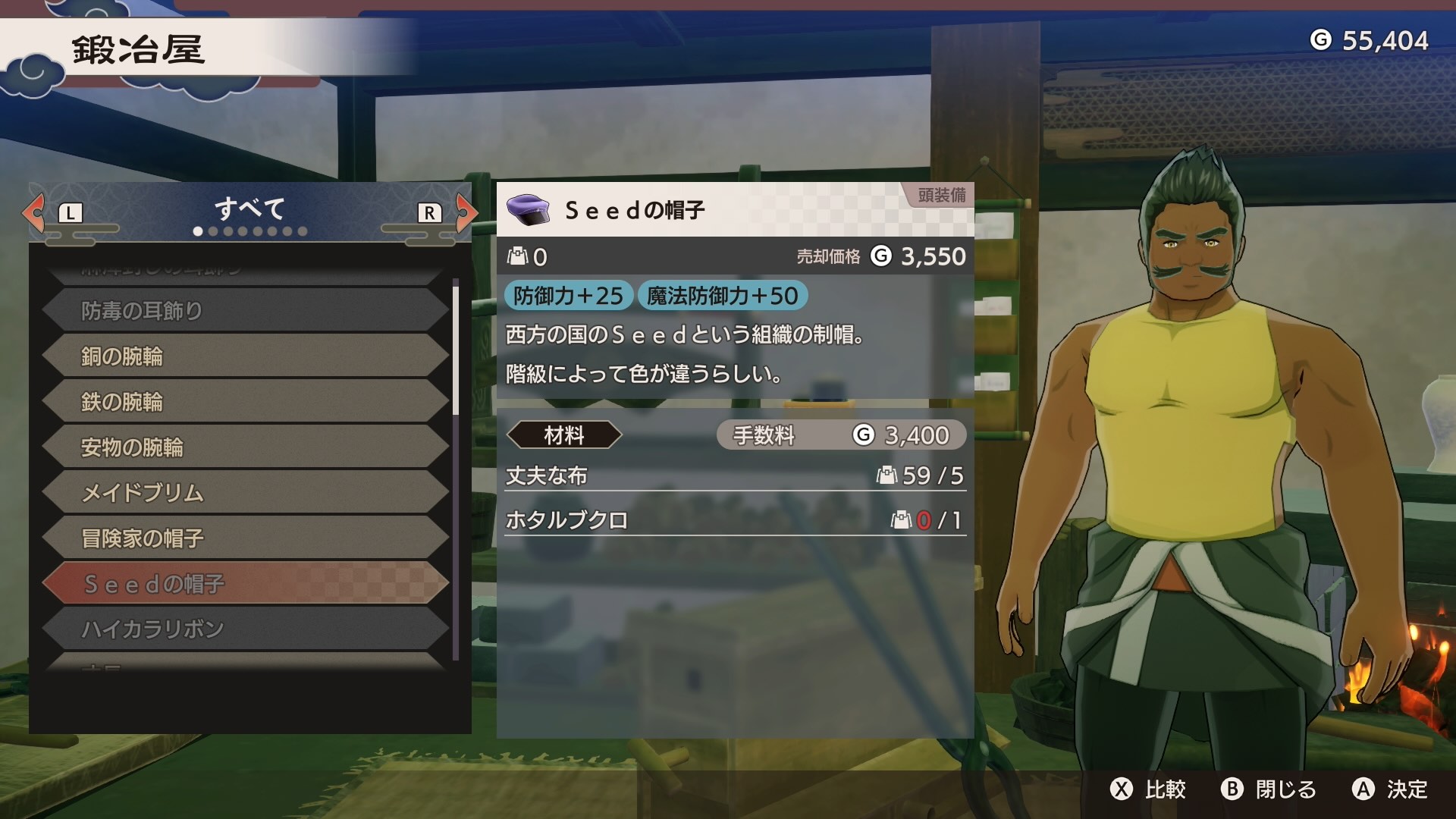The image size is (1456, 819).
Task: Click the bag icon showing owned count
Action: (x=517, y=256)
